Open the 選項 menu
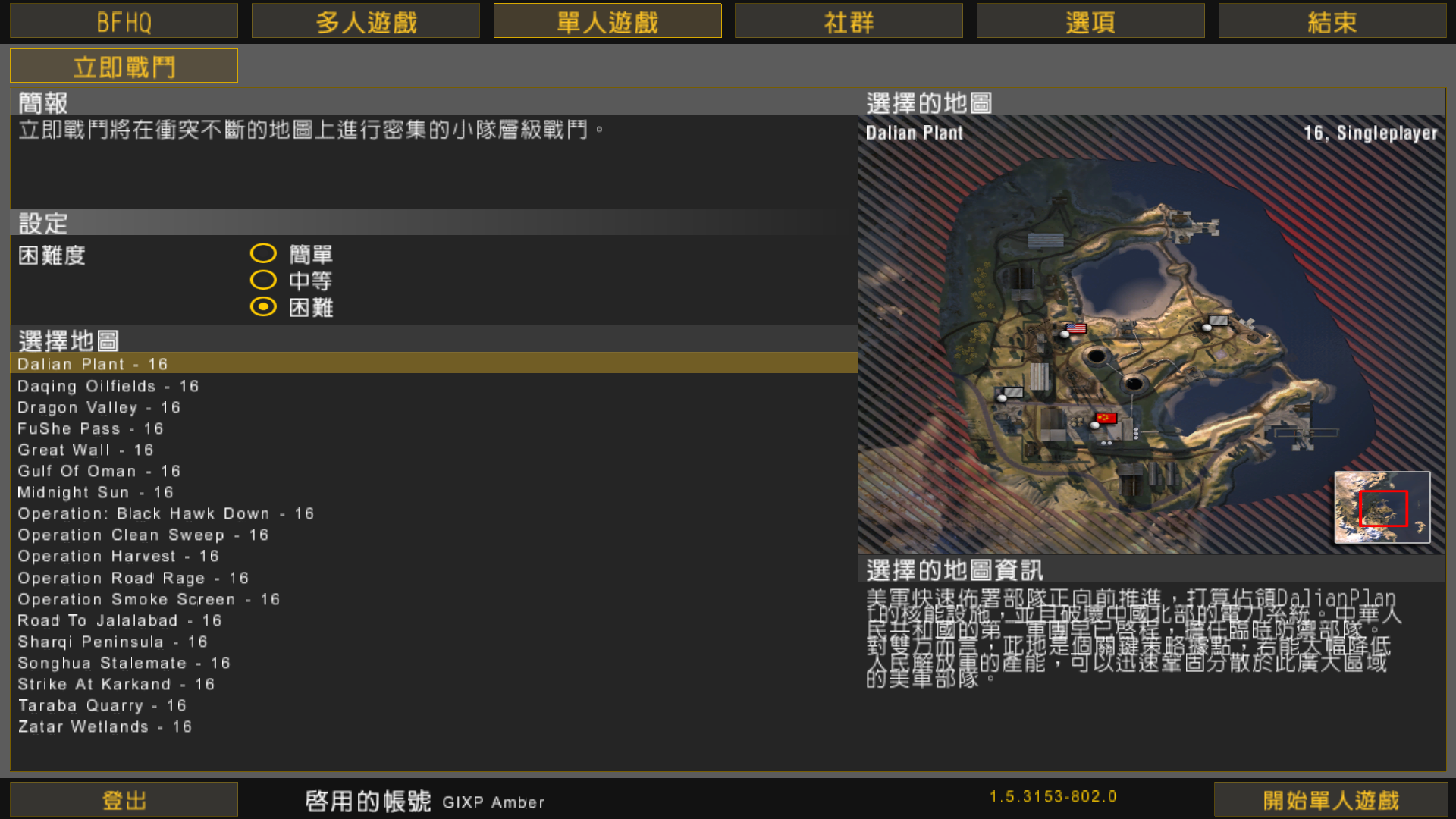The width and height of the screenshot is (1456, 819). (x=1090, y=21)
